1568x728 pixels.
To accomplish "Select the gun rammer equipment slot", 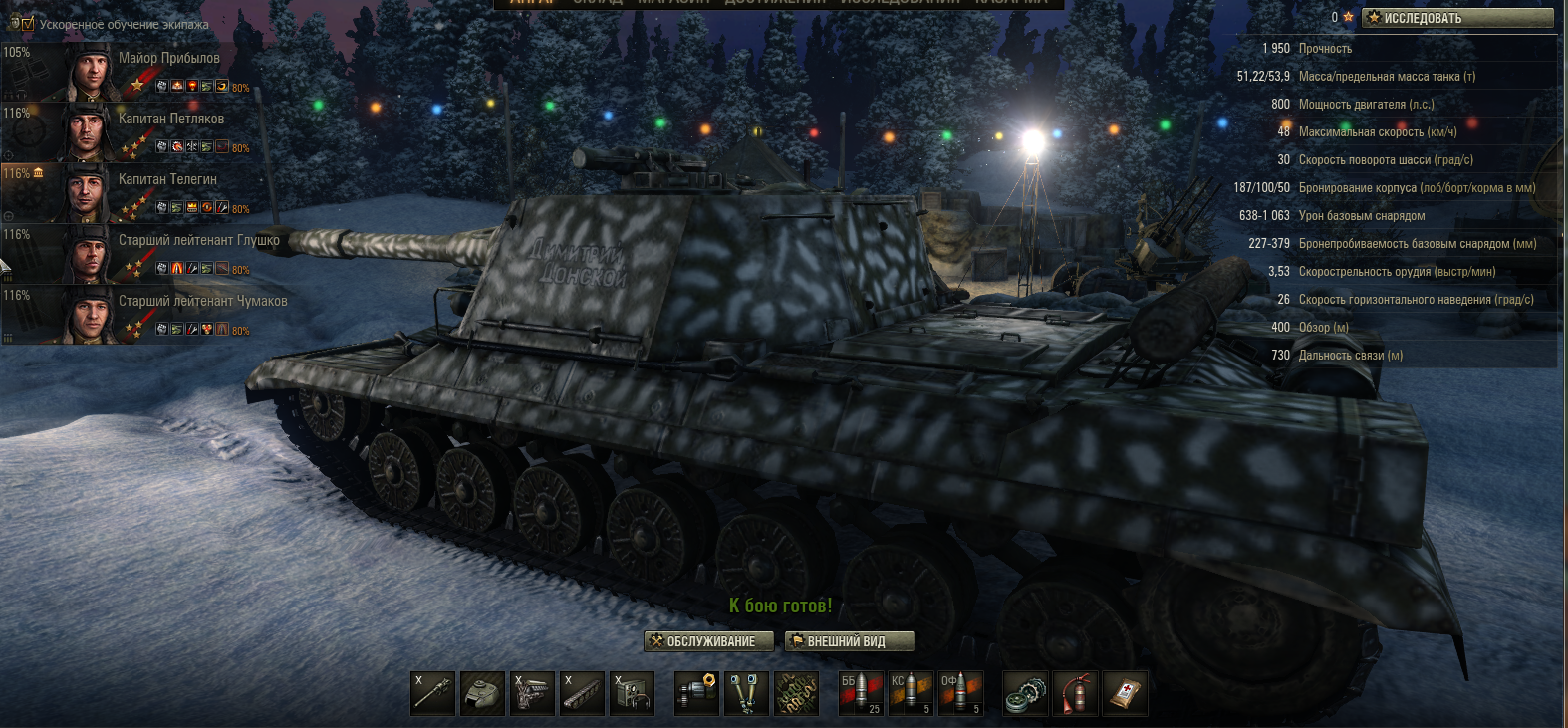I will tap(696, 693).
